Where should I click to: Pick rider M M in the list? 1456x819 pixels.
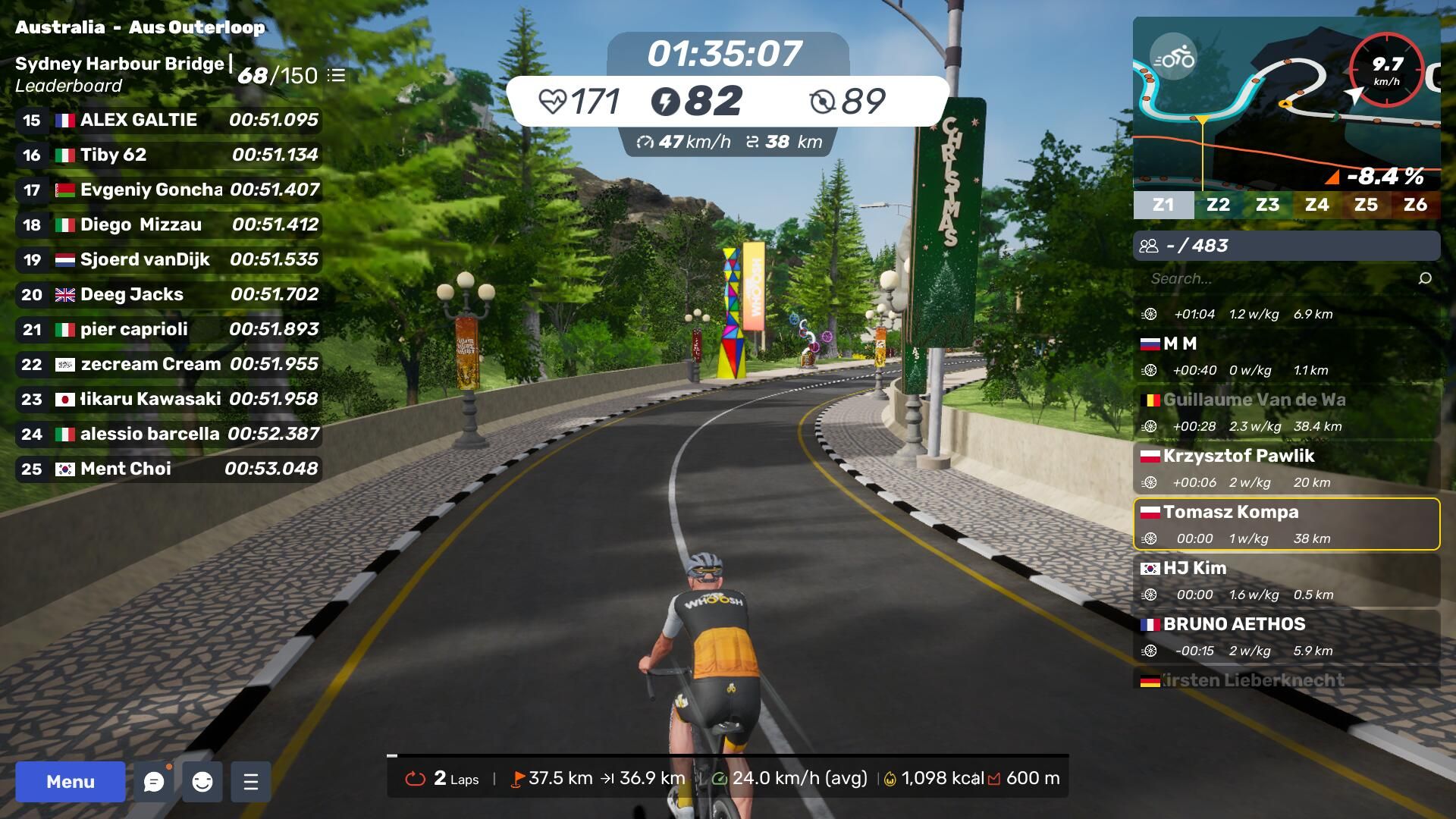coord(1286,356)
